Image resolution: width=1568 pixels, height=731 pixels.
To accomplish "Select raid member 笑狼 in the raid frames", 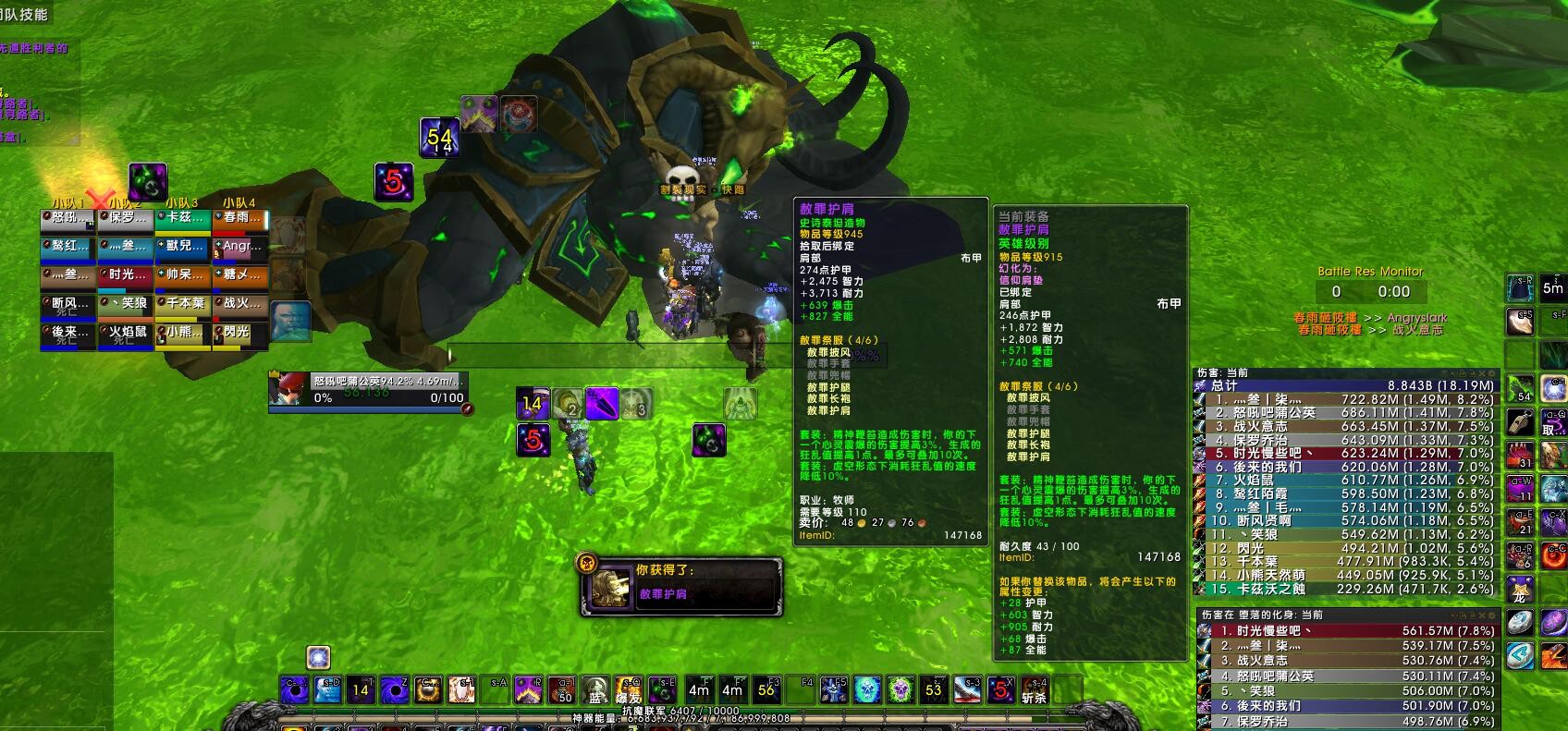I will click(125, 303).
